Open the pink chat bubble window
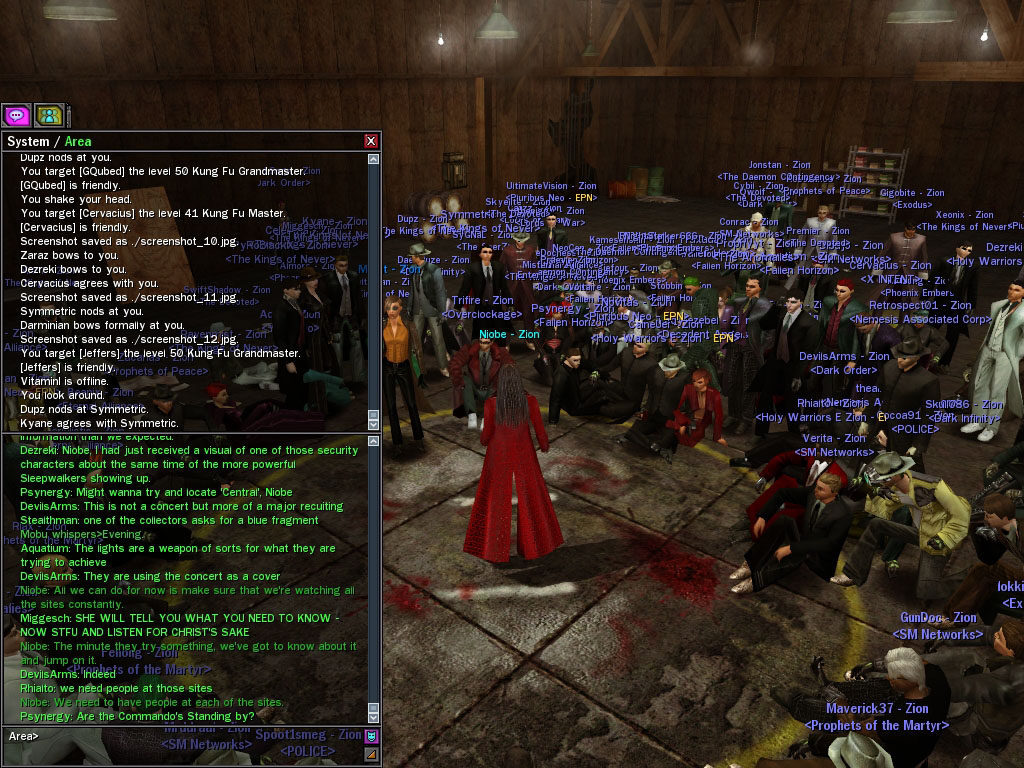1024x768 pixels. pyautogui.click(x=16, y=115)
